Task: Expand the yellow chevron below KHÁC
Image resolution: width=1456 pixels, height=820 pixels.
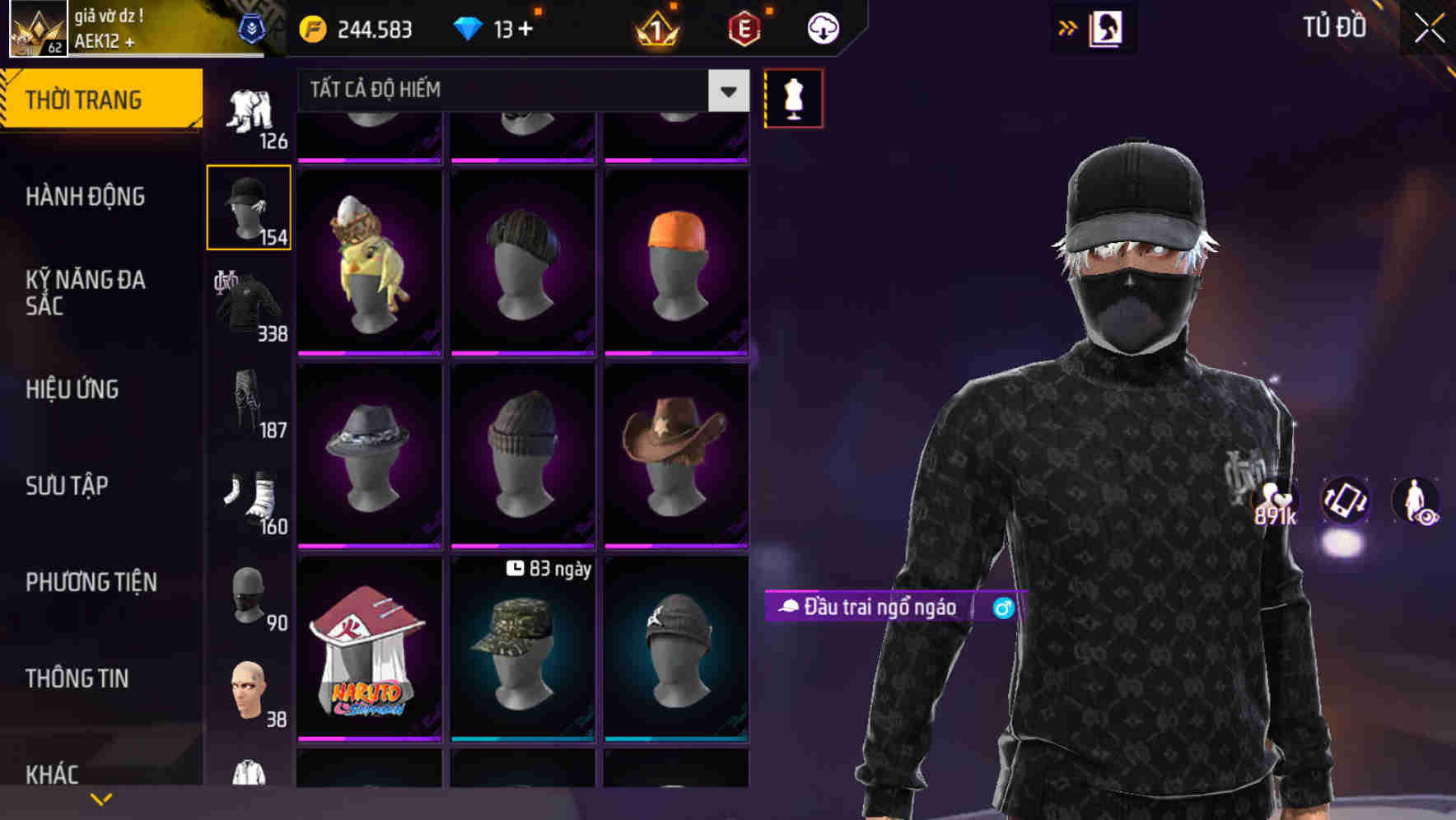Action: pos(101,798)
